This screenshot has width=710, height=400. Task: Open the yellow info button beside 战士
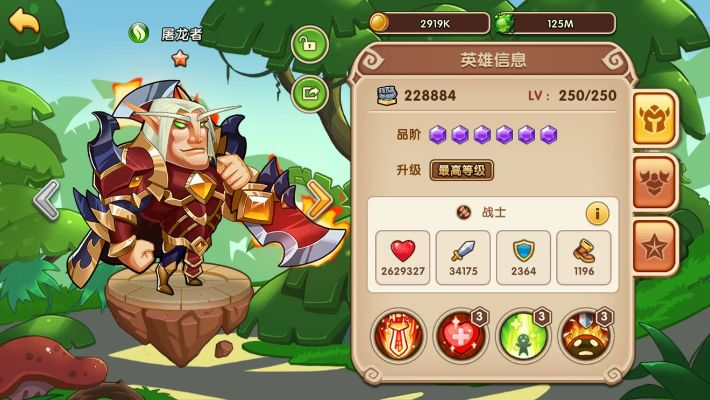(597, 213)
